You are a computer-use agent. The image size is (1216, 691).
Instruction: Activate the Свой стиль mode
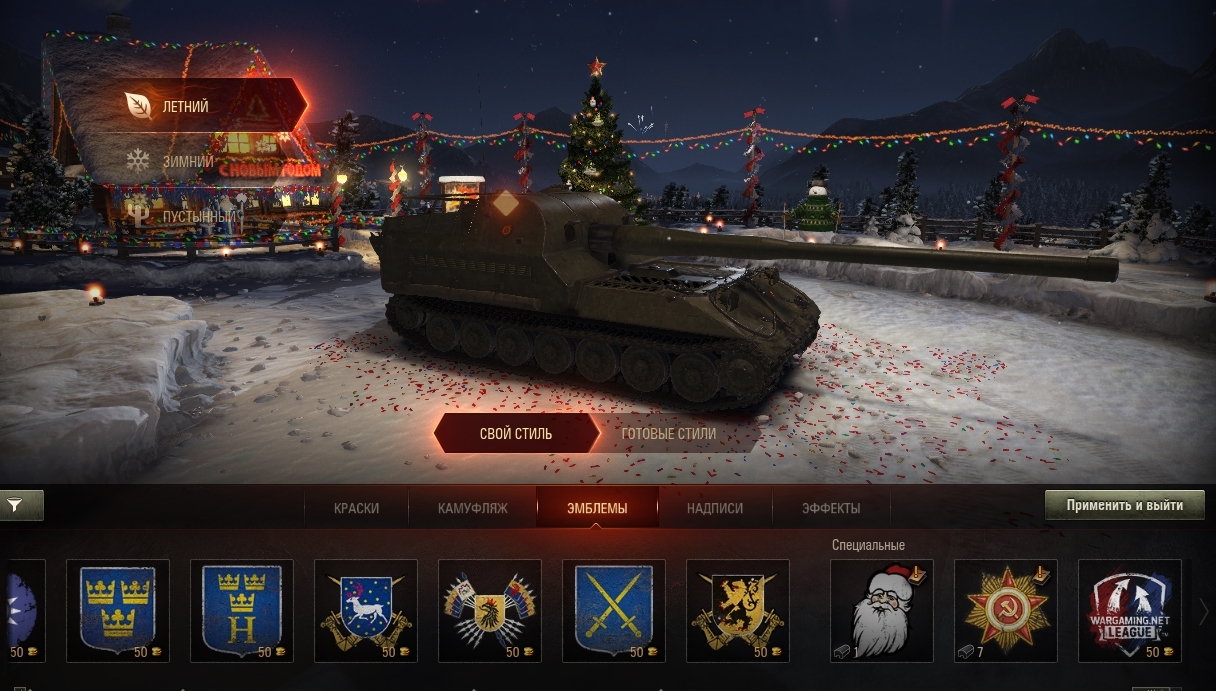[516, 434]
